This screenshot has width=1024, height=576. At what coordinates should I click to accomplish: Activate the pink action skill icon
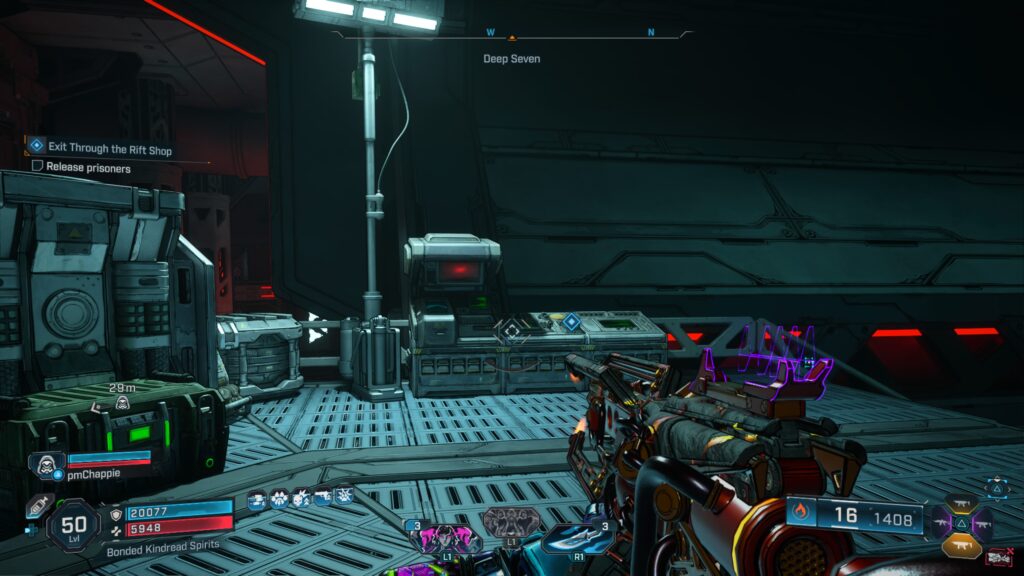pyautogui.click(x=445, y=537)
